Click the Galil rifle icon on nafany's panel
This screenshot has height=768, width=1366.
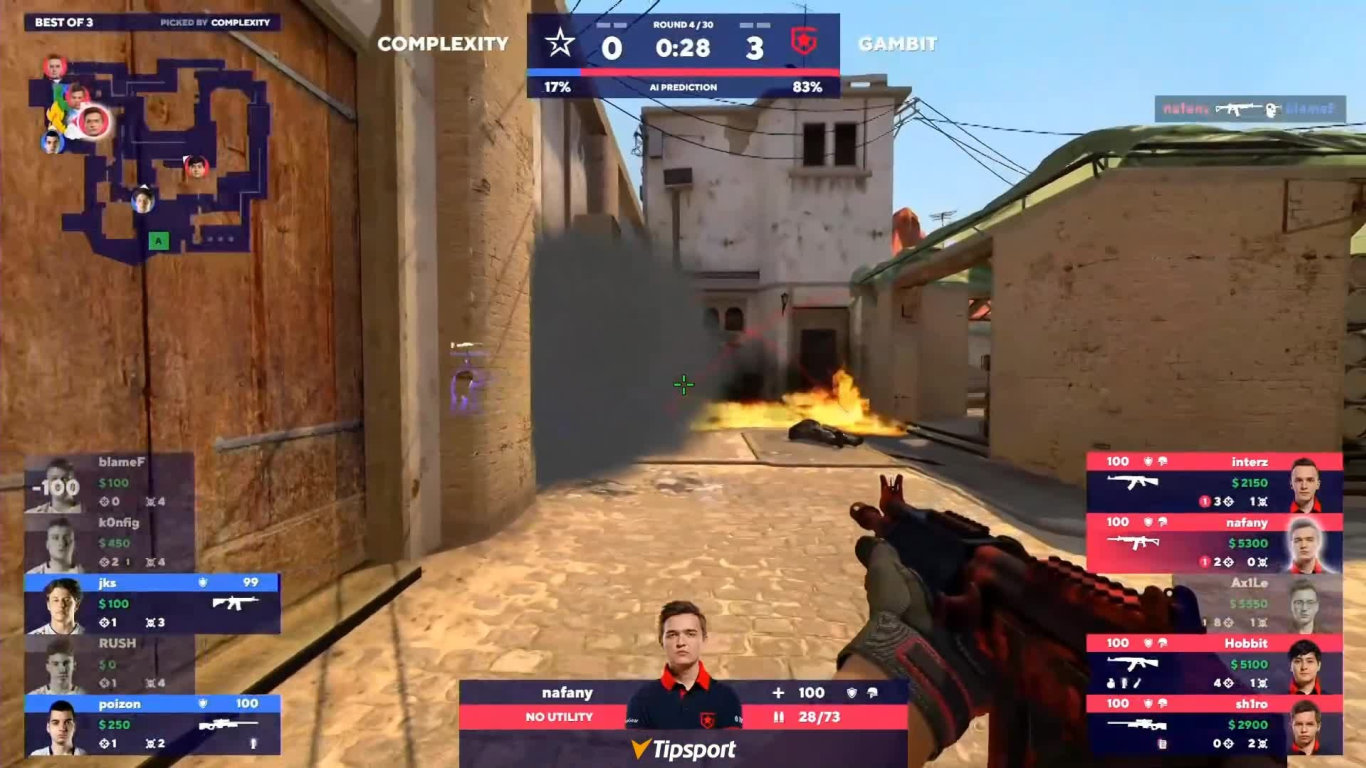pyautogui.click(x=1133, y=542)
